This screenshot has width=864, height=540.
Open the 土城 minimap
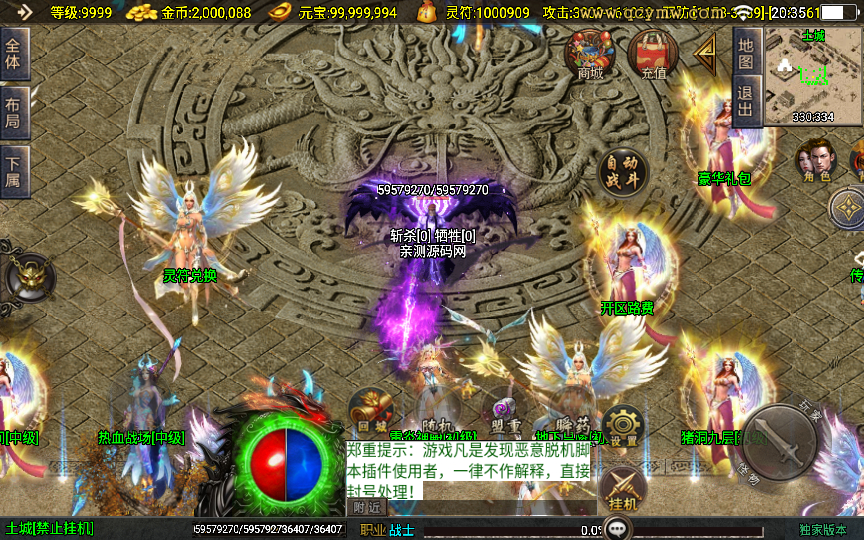click(x=812, y=75)
